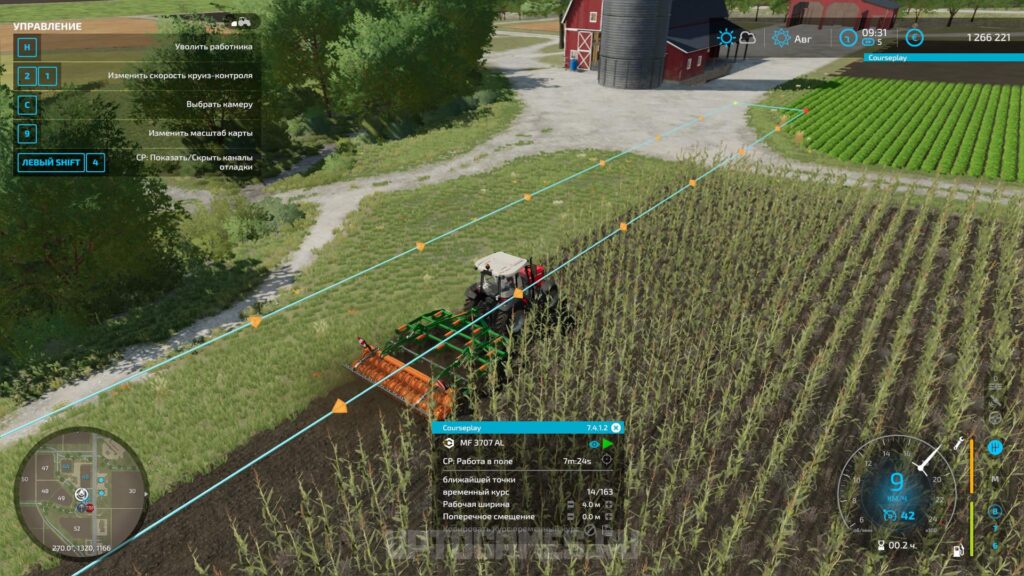Start the Courseplay driver with green play arrow
The width and height of the screenshot is (1024, 576).
point(608,444)
